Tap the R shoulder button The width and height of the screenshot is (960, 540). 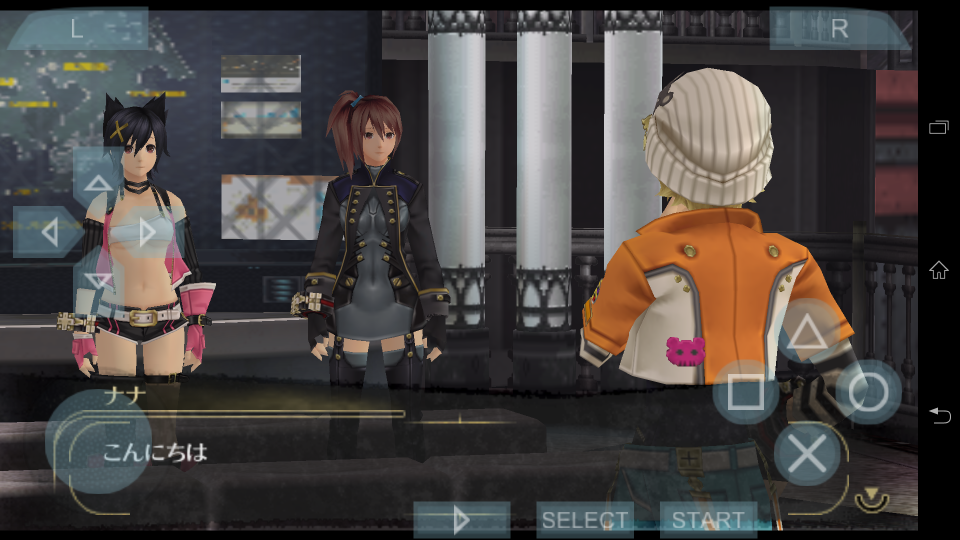click(838, 29)
